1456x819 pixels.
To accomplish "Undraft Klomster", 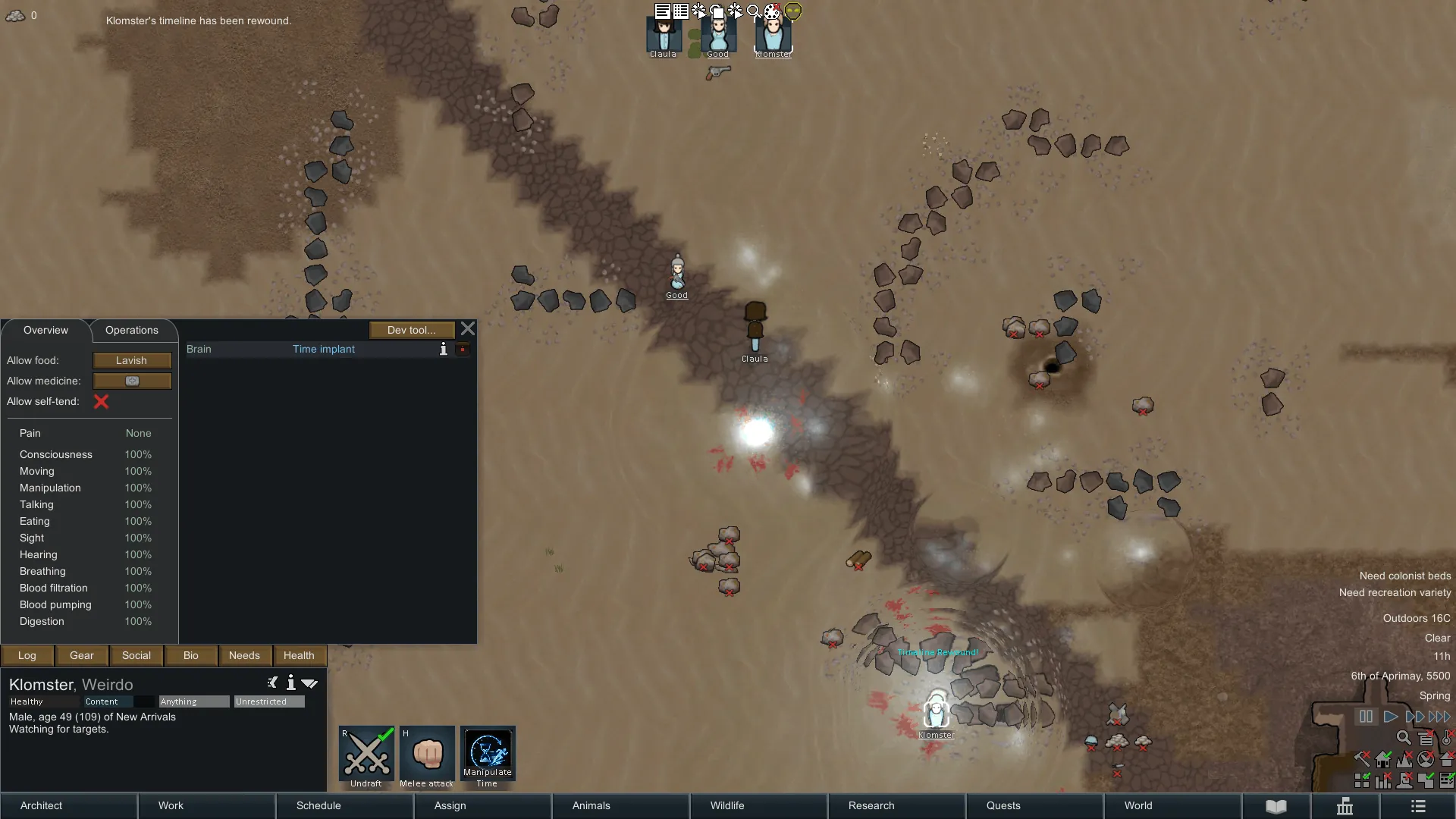I will [x=366, y=755].
